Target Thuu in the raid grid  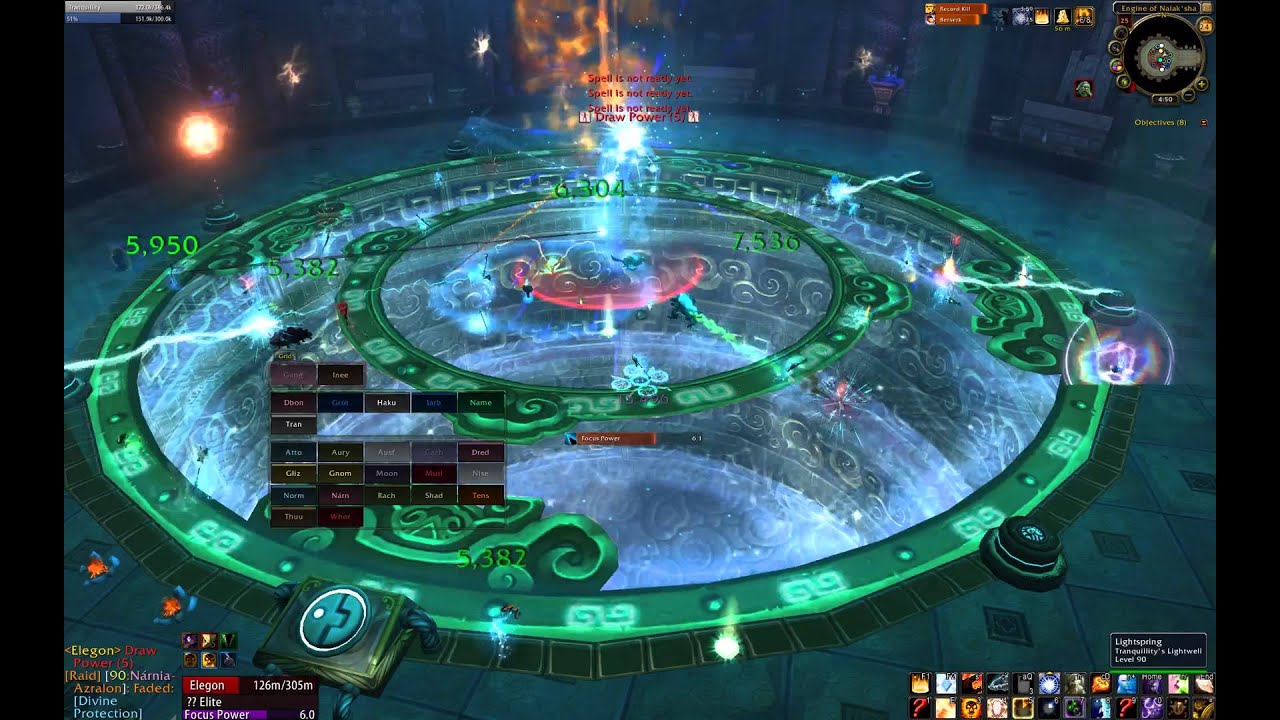293,517
